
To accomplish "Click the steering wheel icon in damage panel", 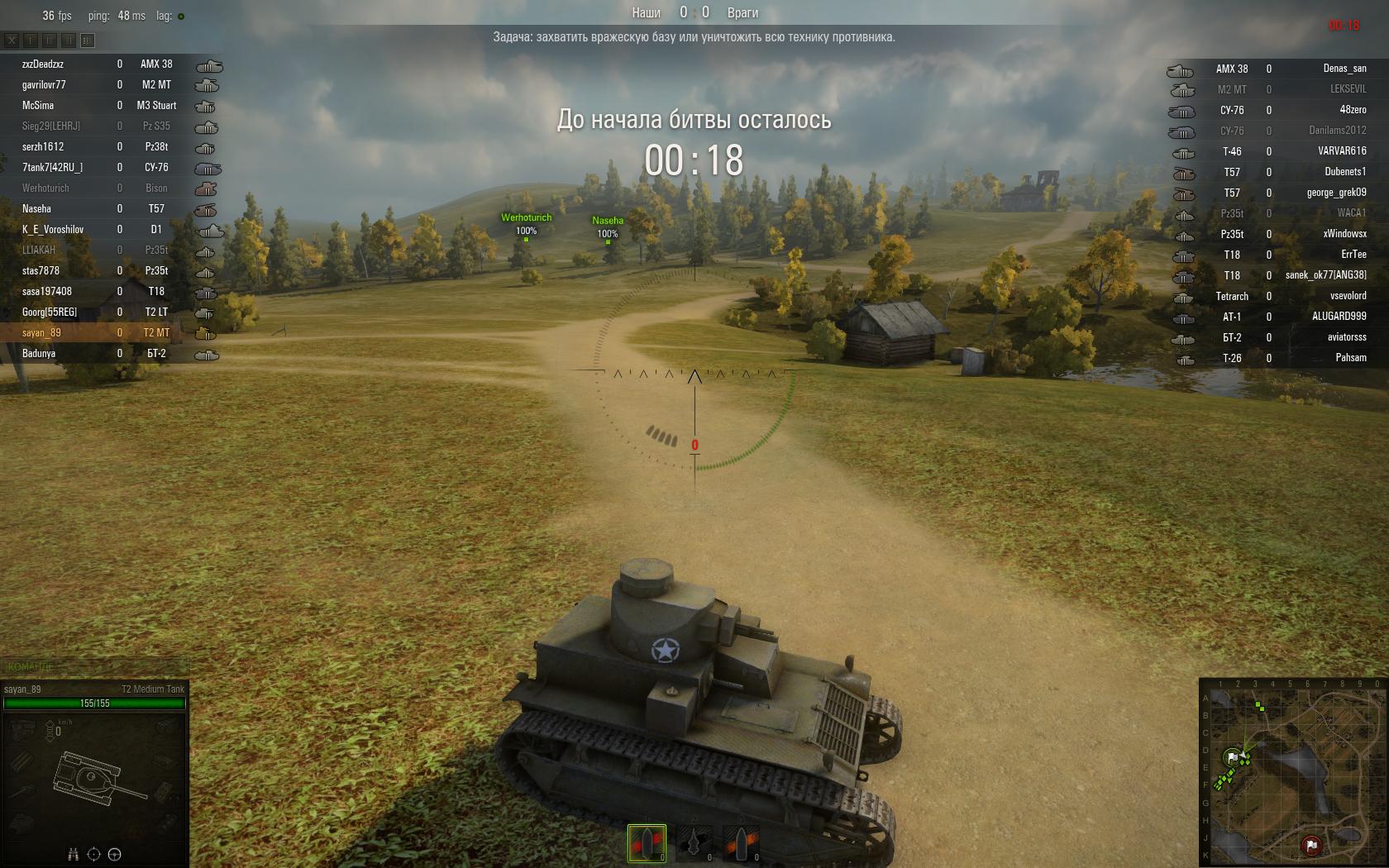I will pos(115,855).
